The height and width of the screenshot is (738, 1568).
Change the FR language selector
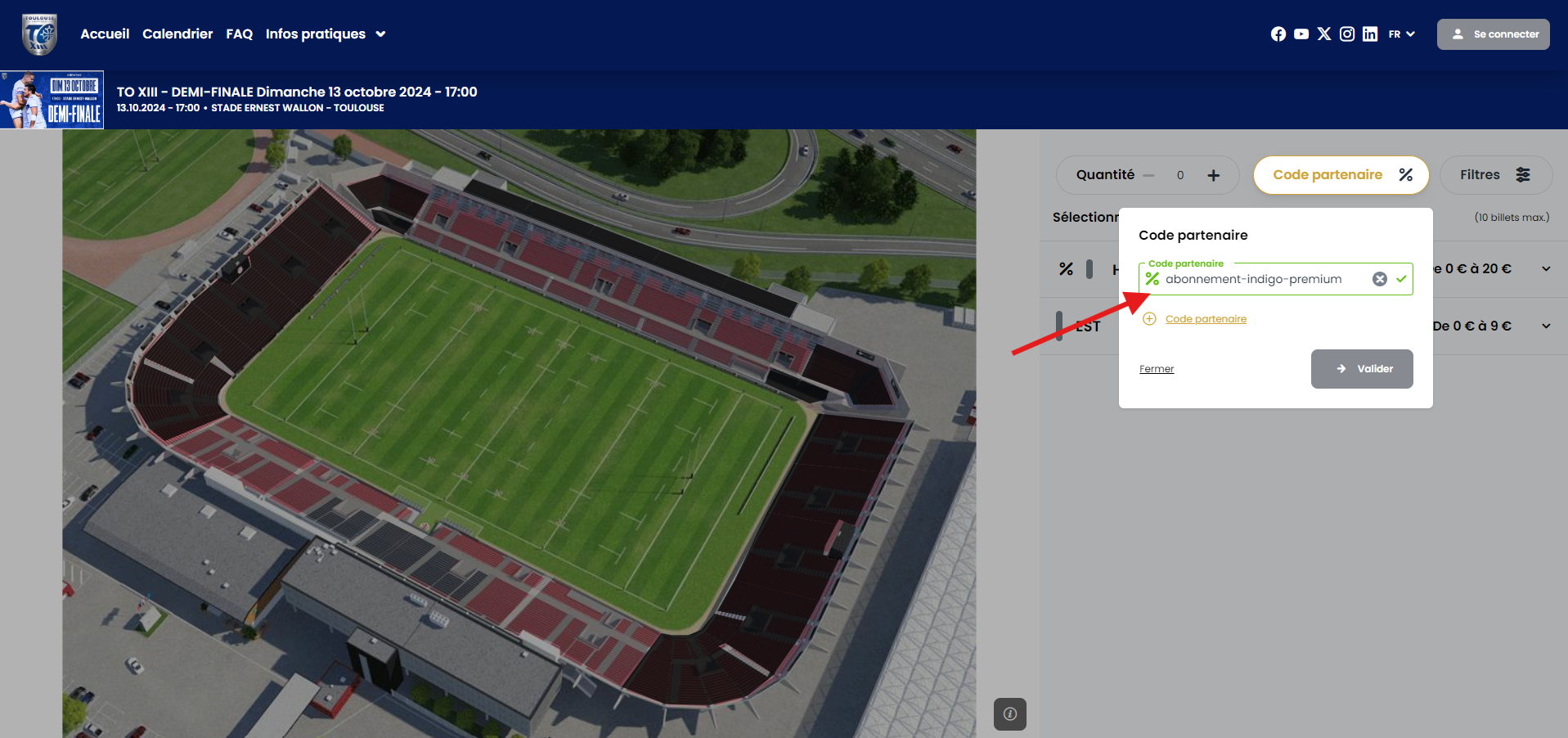(1401, 34)
